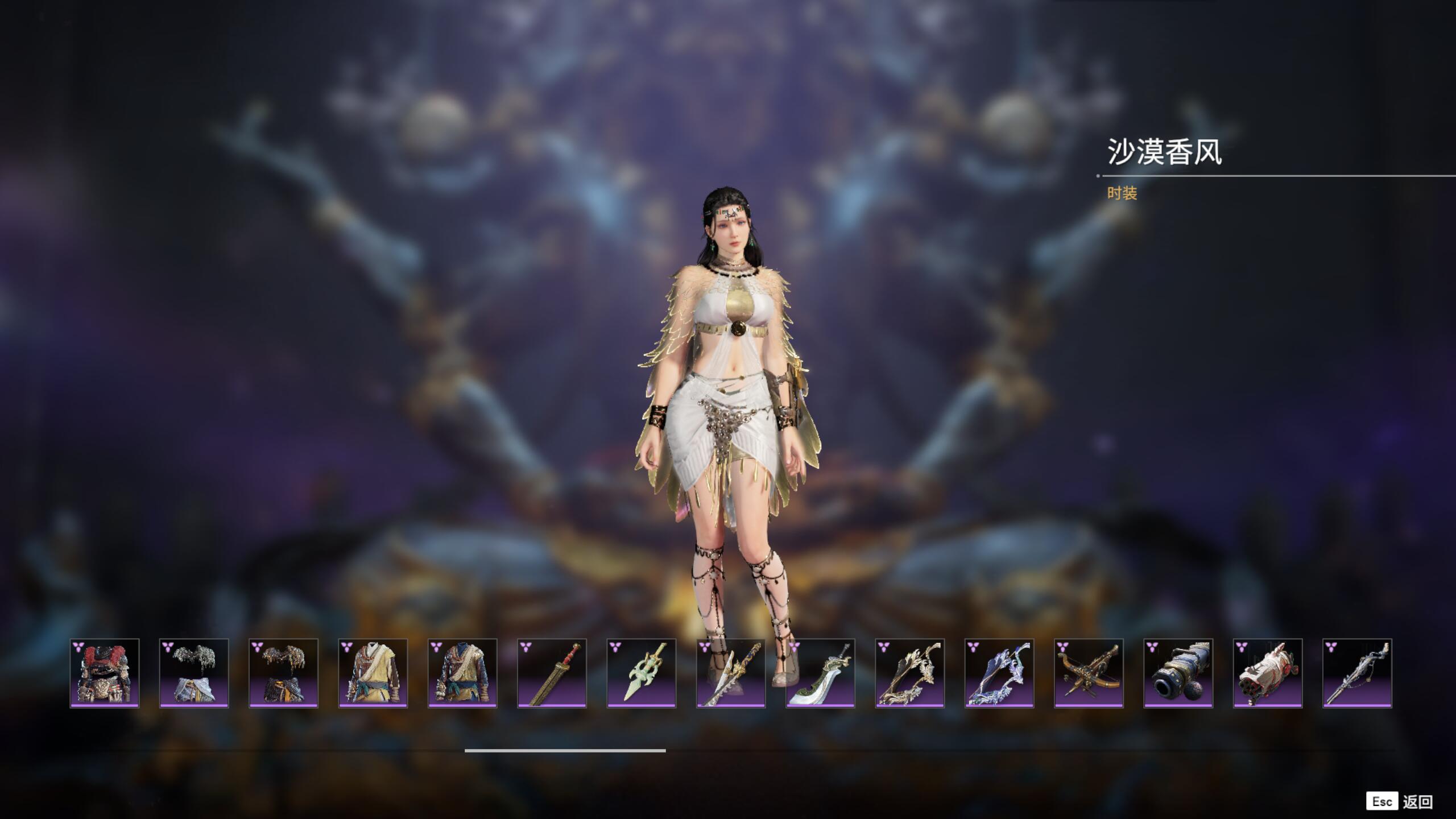This screenshot has height=819, width=1456.
Task: Select the wooden repeating crossbow skin
Action: pos(1089,673)
